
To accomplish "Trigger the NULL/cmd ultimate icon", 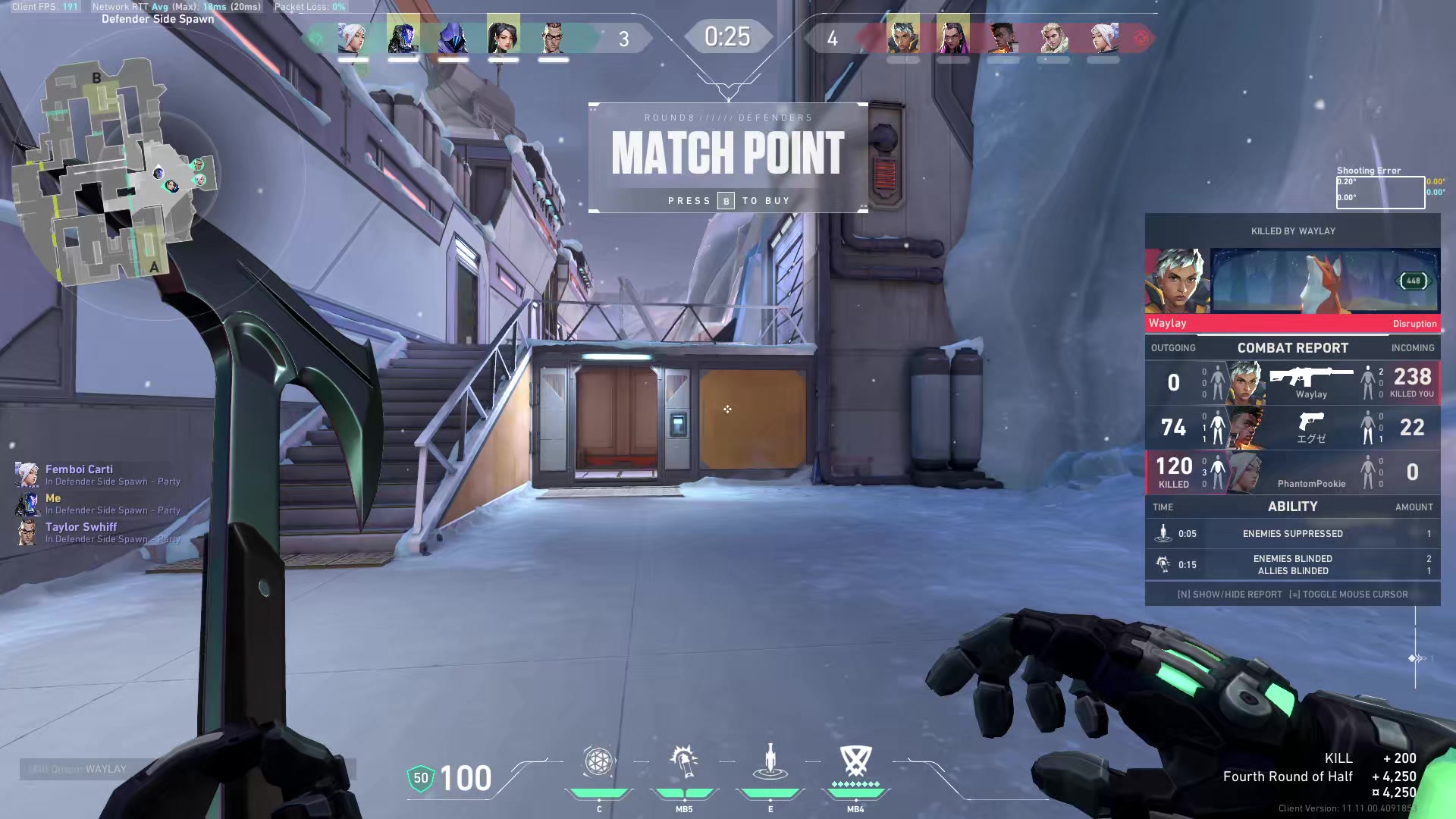I will pos(855,762).
